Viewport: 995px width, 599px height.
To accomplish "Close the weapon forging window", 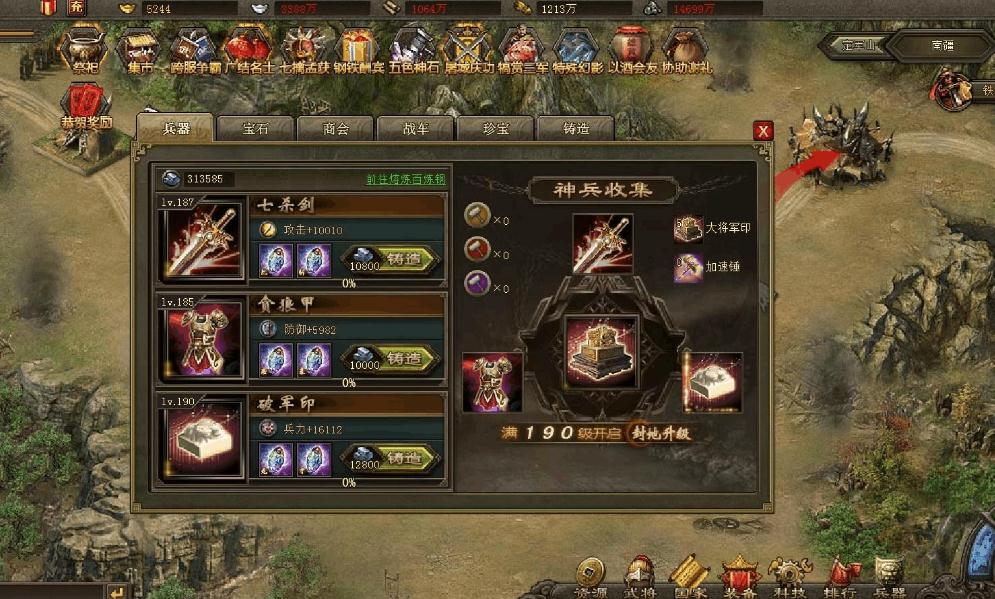I will click(763, 131).
